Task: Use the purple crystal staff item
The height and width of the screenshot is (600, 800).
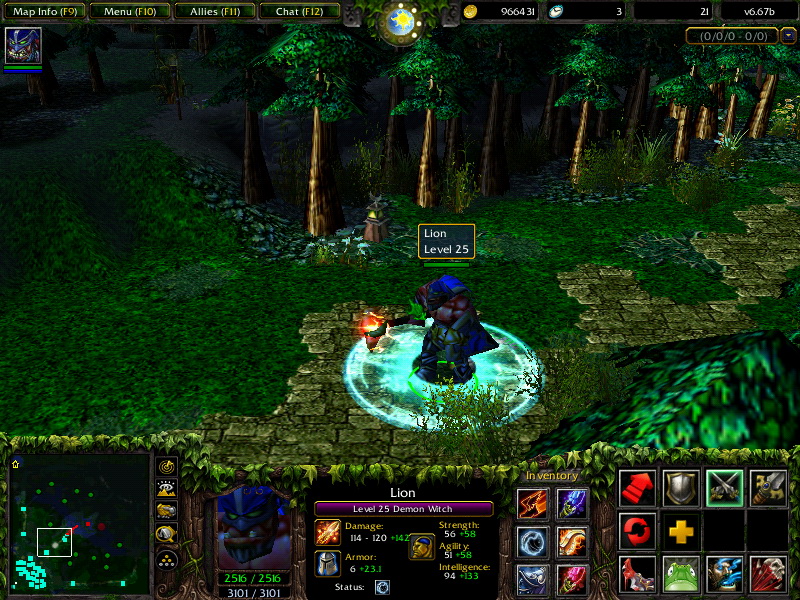Action: (x=571, y=504)
